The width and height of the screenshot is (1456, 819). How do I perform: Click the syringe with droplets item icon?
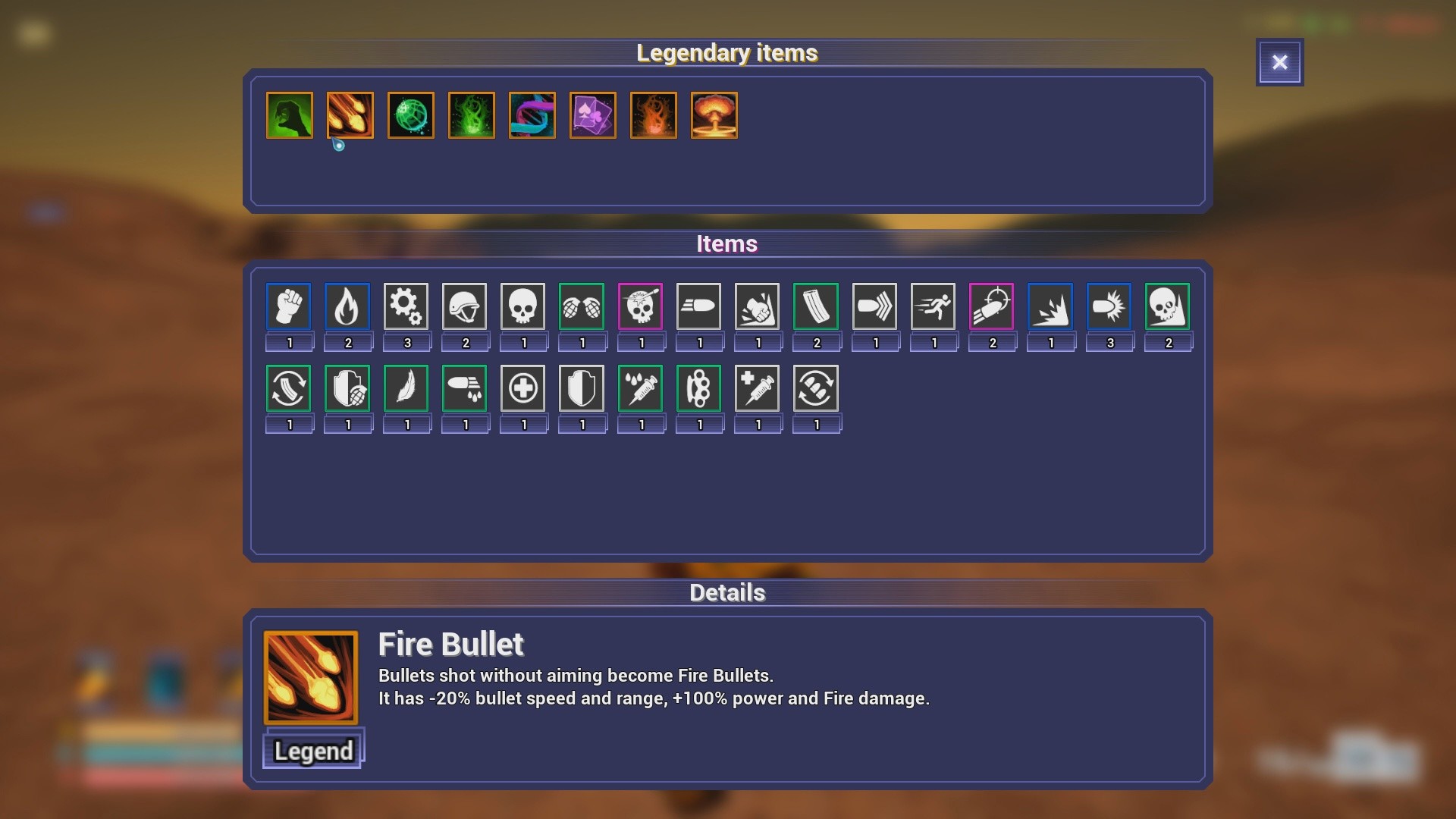(x=641, y=388)
